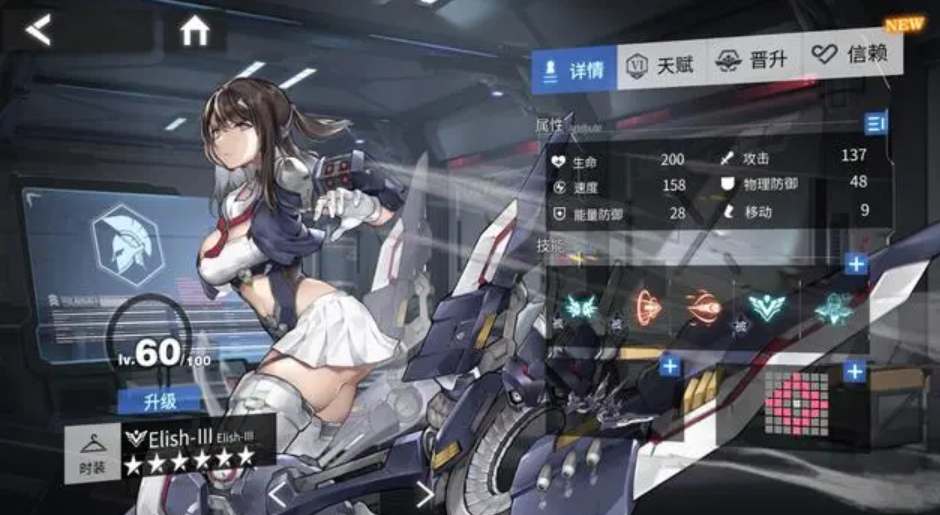Screen dimensions: 940x515
Task: Expand the blue attribute list icon
Action: [876, 123]
